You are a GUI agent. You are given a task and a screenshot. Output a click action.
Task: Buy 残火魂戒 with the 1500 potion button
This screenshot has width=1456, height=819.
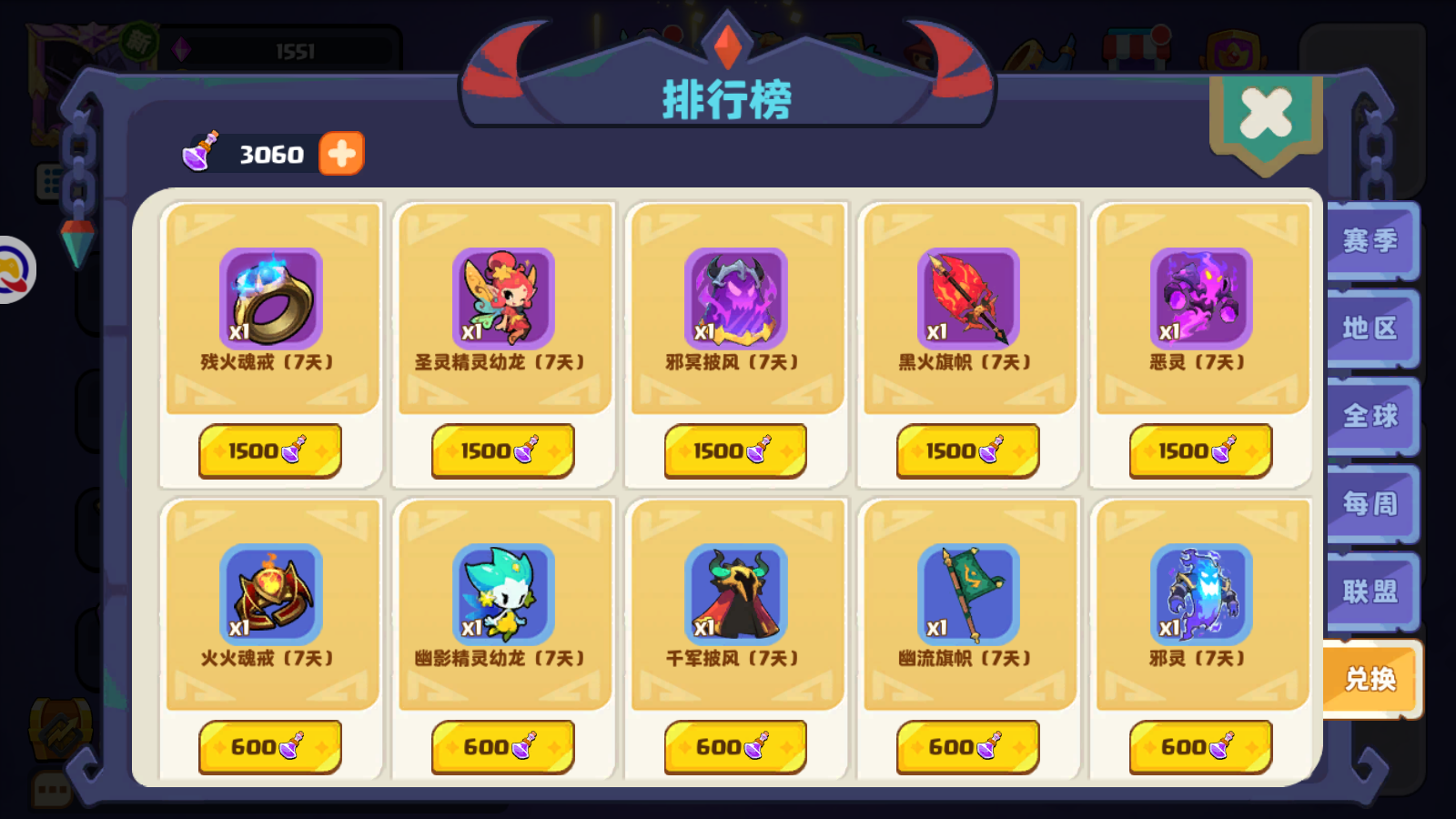(x=269, y=450)
